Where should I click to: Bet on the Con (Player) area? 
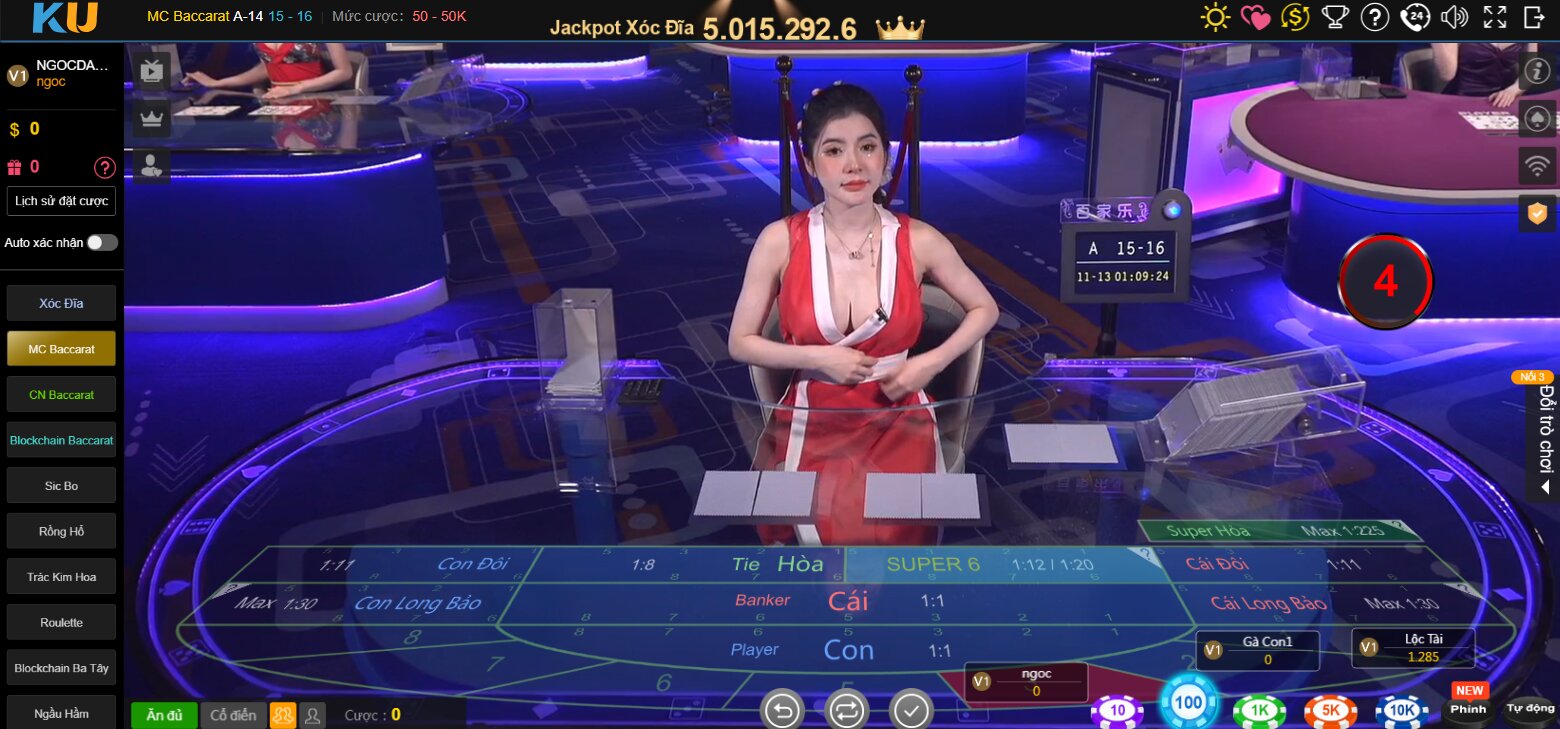(848, 651)
